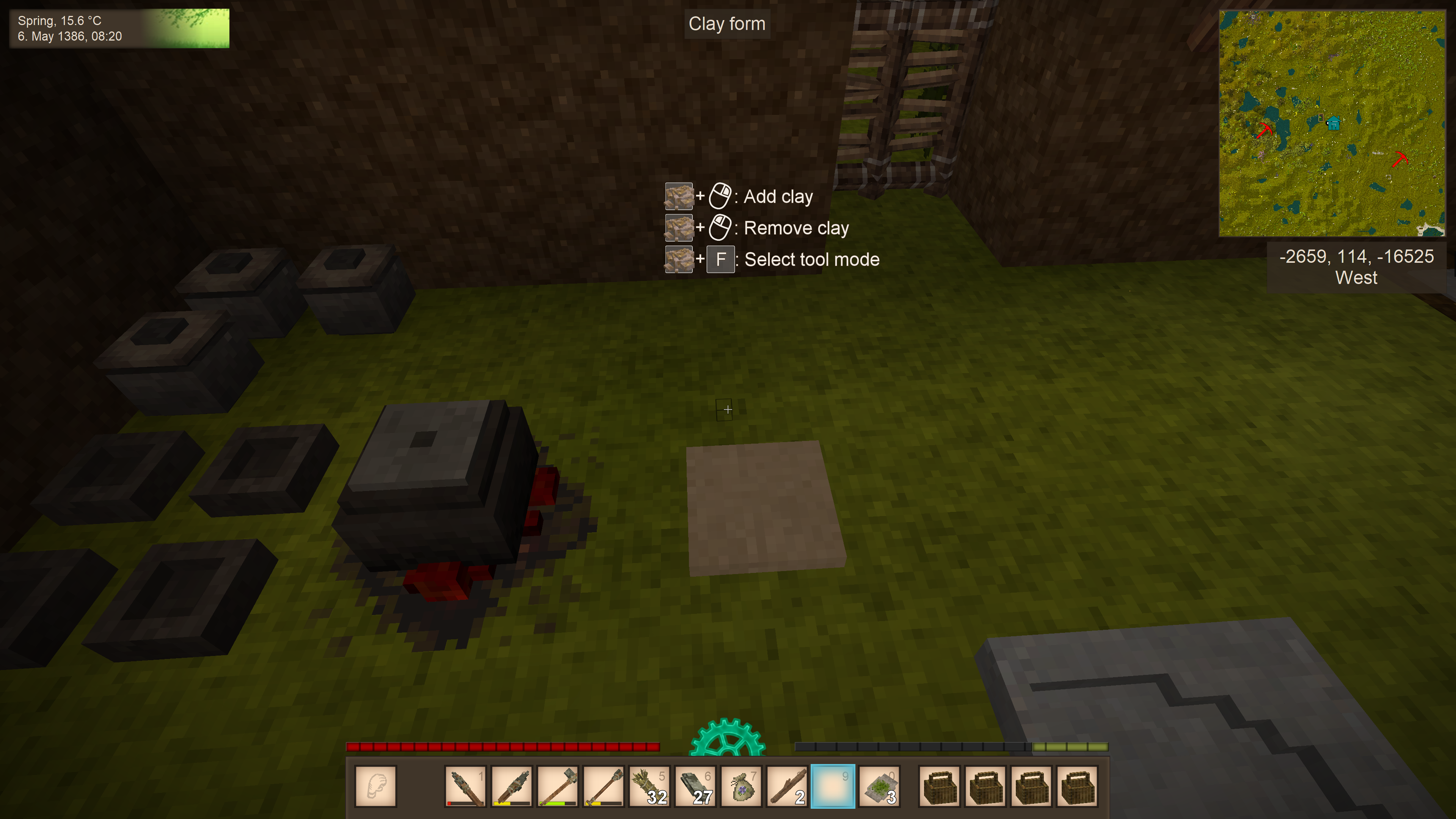Click the teal house marker on the minimap

tap(1334, 122)
